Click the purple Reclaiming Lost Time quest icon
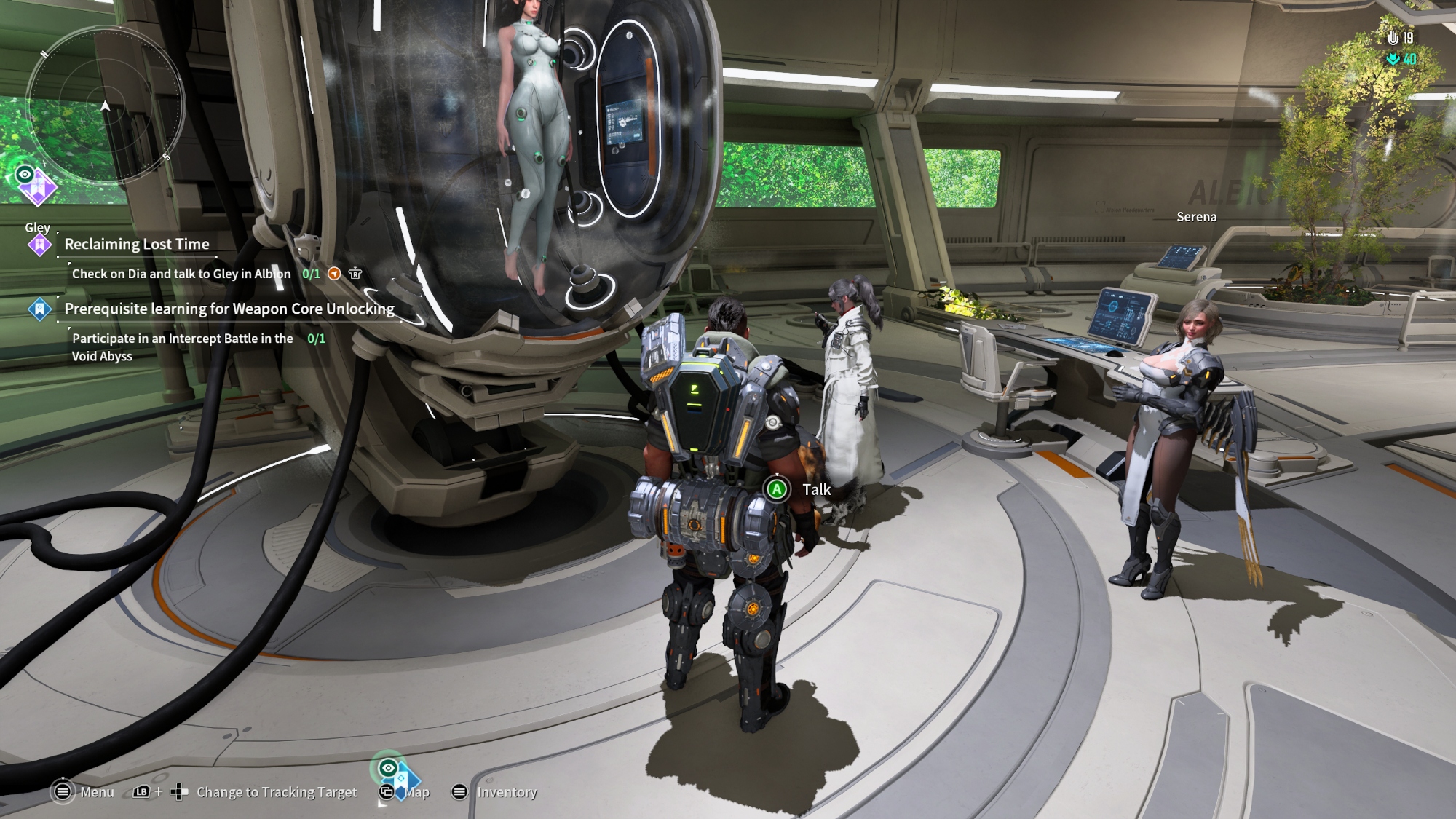This screenshot has width=1456, height=819. pos(39,245)
